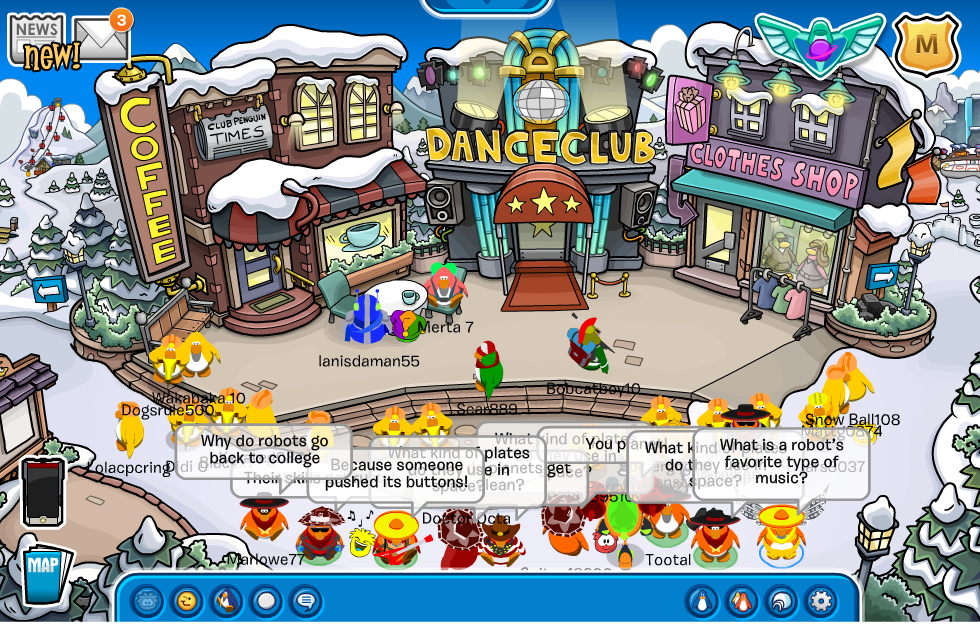This screenshot has height=624, width=980.
Task: Open the buddy list
Action: coord(742,601)
